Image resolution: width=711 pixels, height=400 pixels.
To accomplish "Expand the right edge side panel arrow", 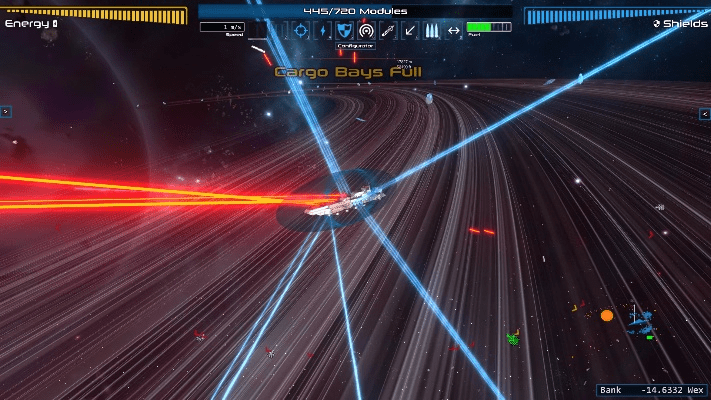I will pos(704,114).
